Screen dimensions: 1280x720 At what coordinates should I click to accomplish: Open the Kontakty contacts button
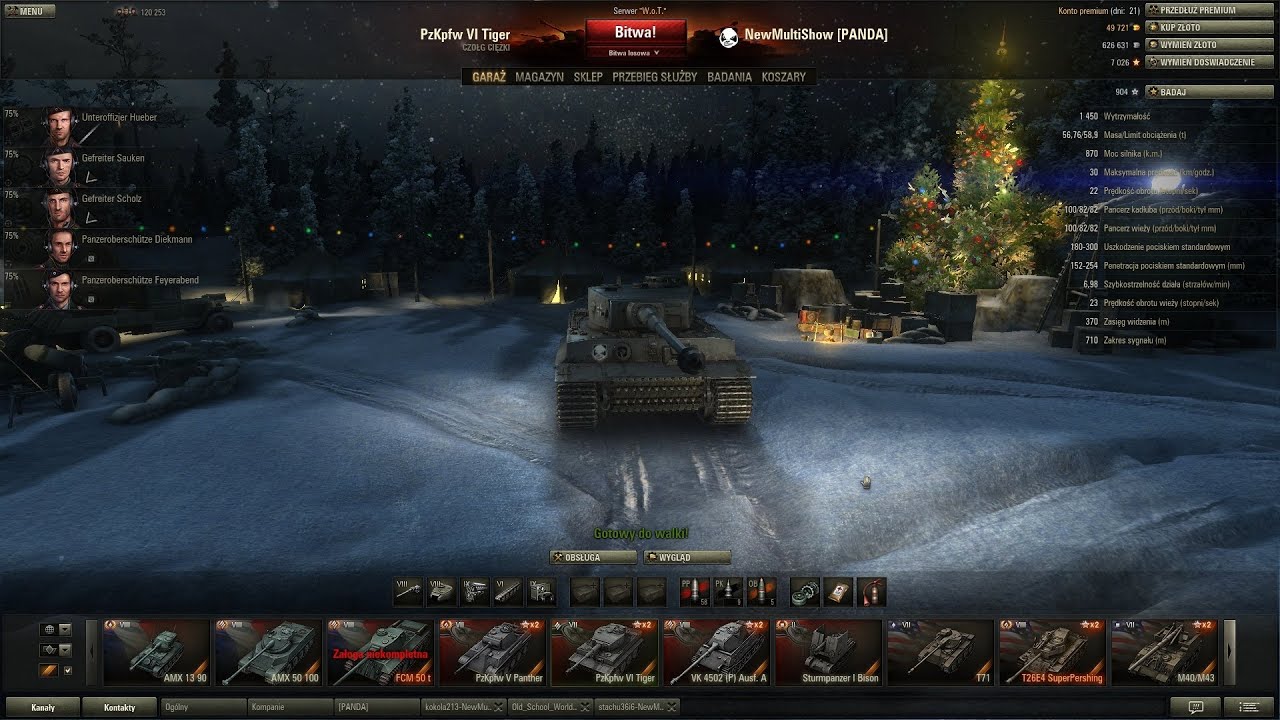point(120,707)
